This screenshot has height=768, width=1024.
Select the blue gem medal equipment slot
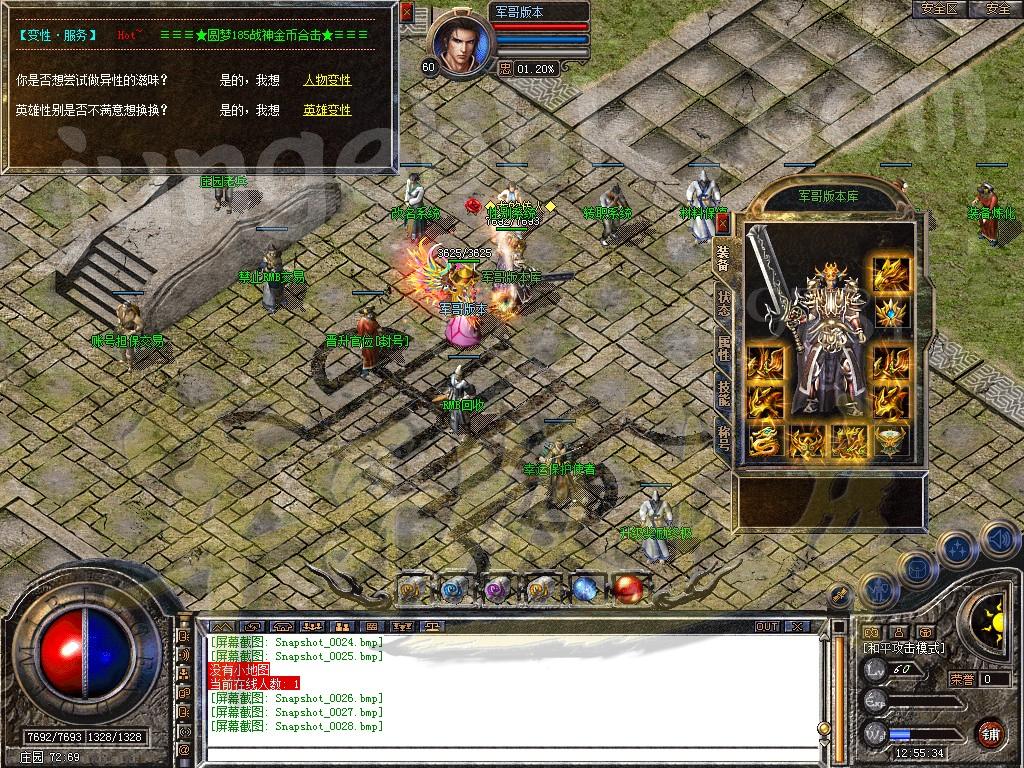(x=888, y=314)
